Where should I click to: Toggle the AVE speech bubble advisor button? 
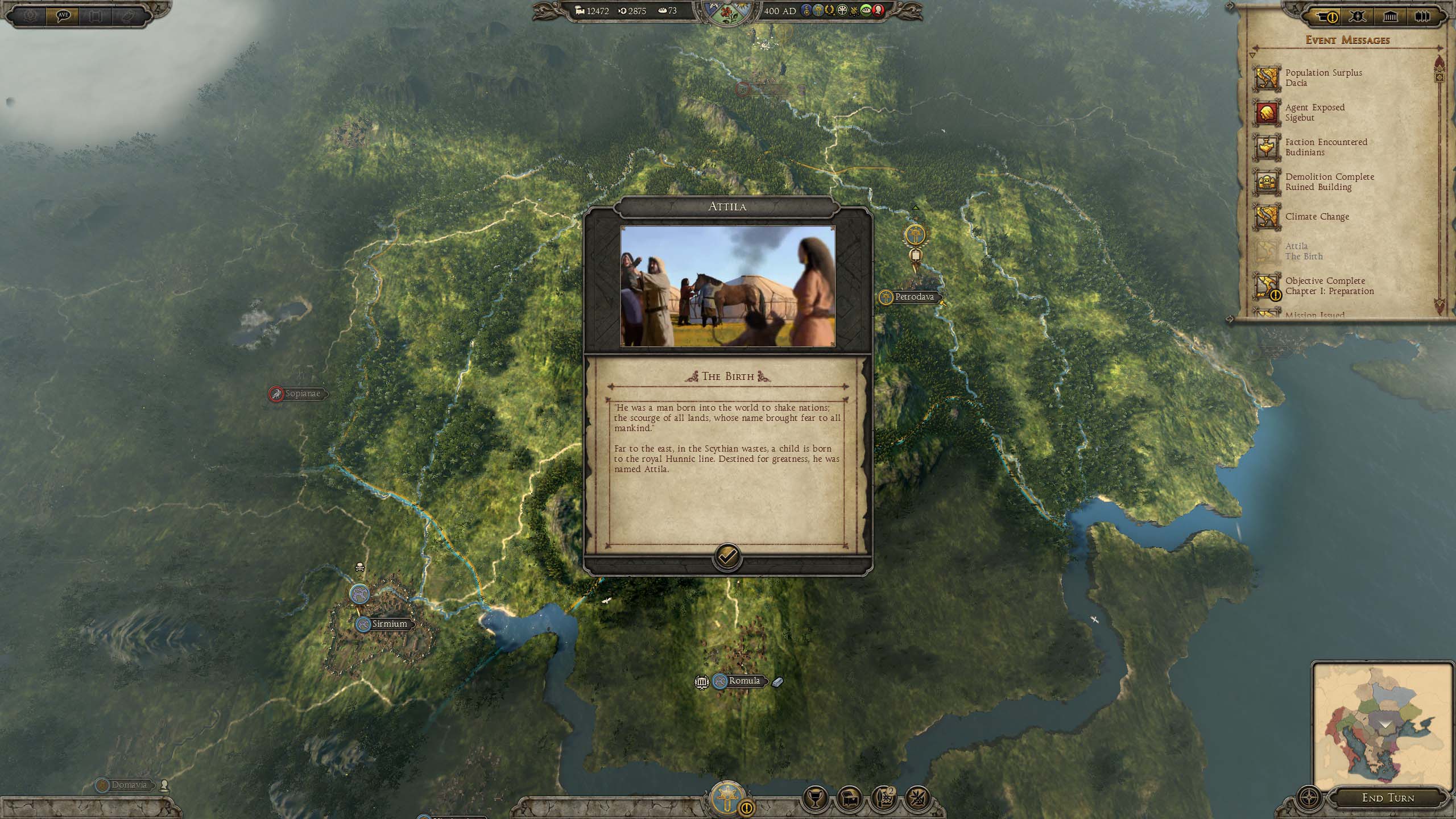(x=63, y=15)
